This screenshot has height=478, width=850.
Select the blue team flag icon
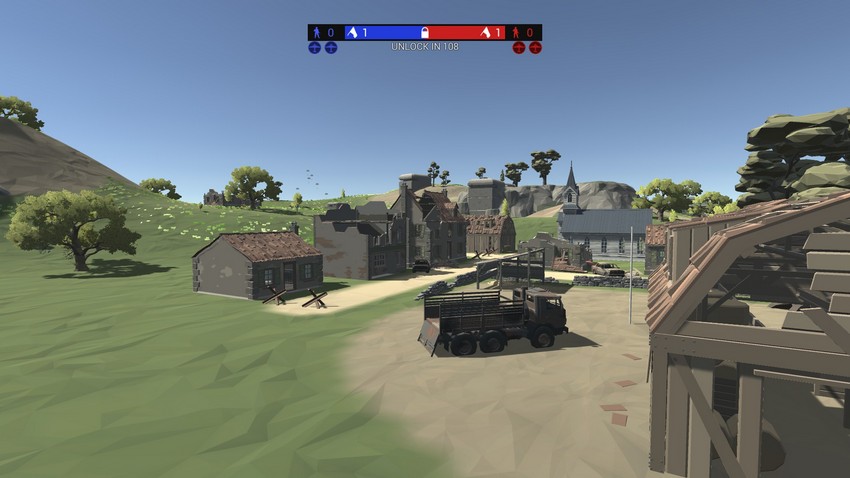[352, 32]
